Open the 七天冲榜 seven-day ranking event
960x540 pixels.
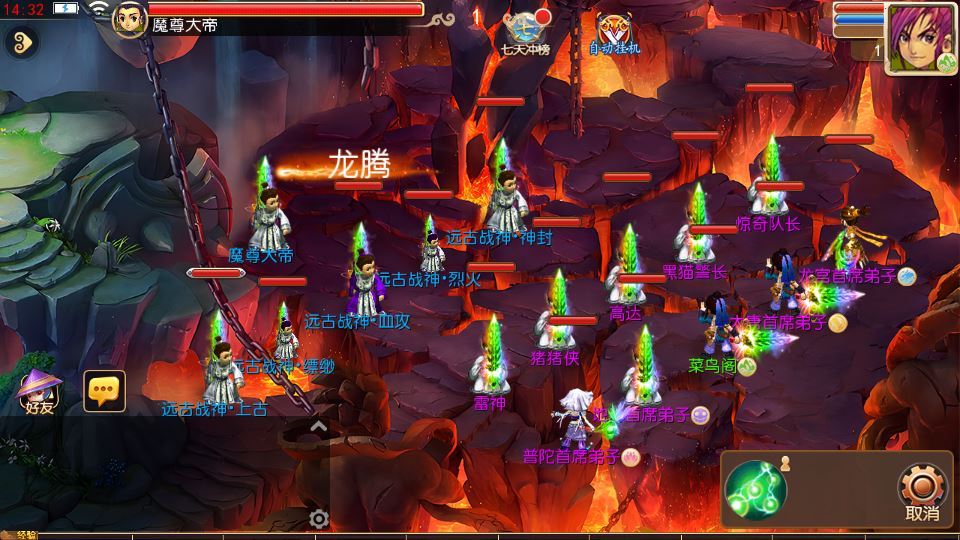pyautogui.click(x=527, y=31)
